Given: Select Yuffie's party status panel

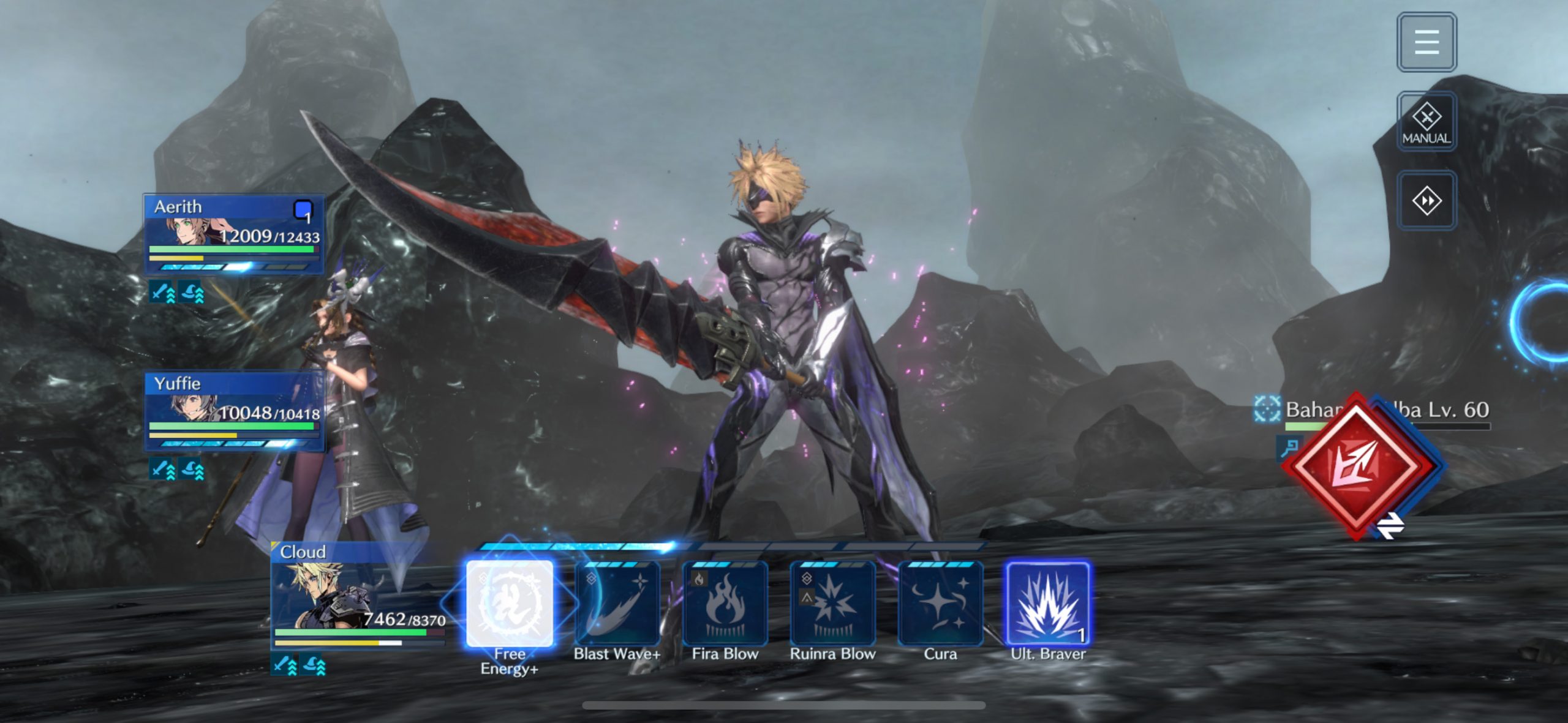Looking at the screenshot, I should click(234, 411).
